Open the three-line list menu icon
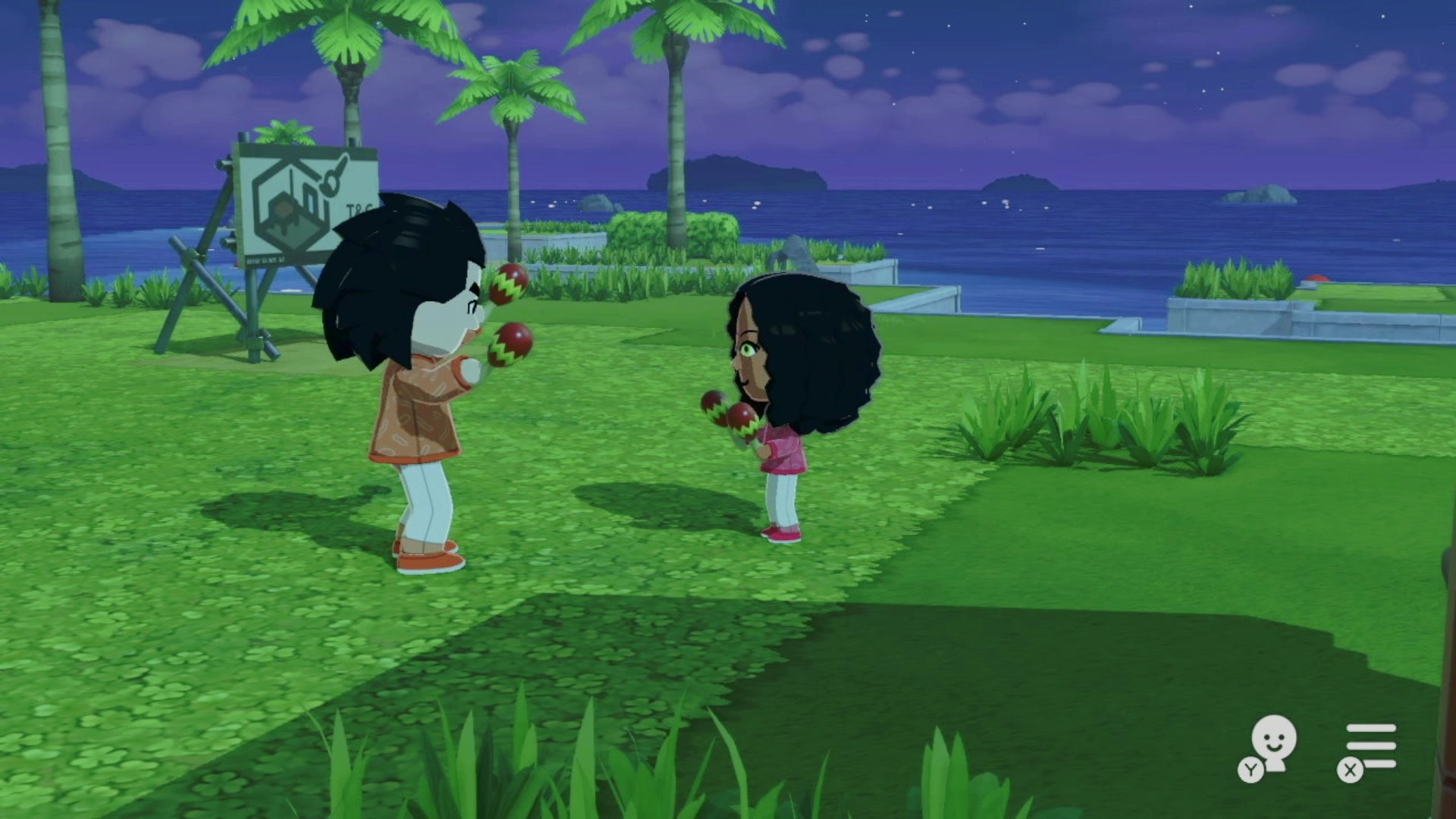Viewport: 1456px width, 819px height. (x=1370, y=746)
